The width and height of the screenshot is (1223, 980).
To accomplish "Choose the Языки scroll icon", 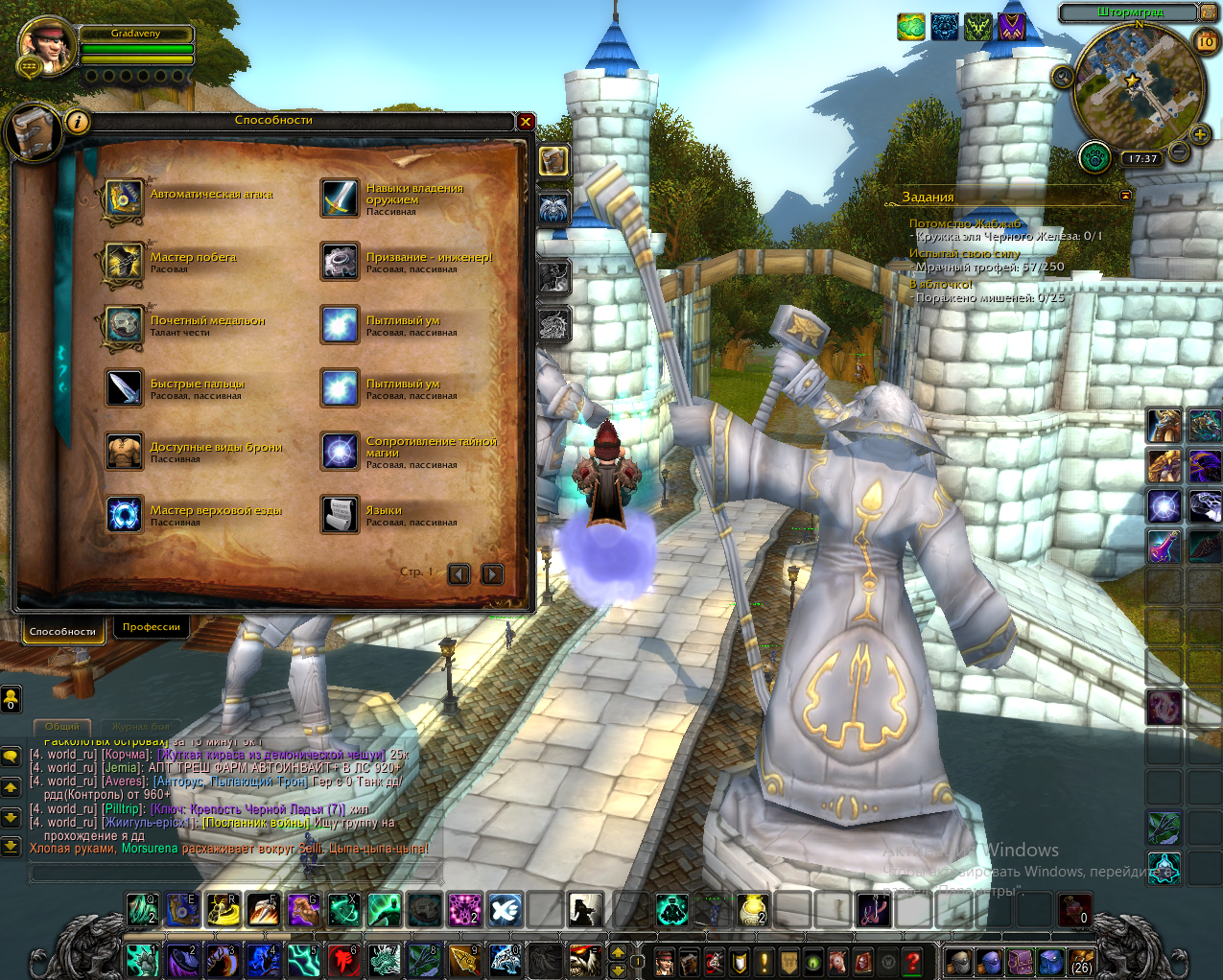I will click(x=340, y=515).
